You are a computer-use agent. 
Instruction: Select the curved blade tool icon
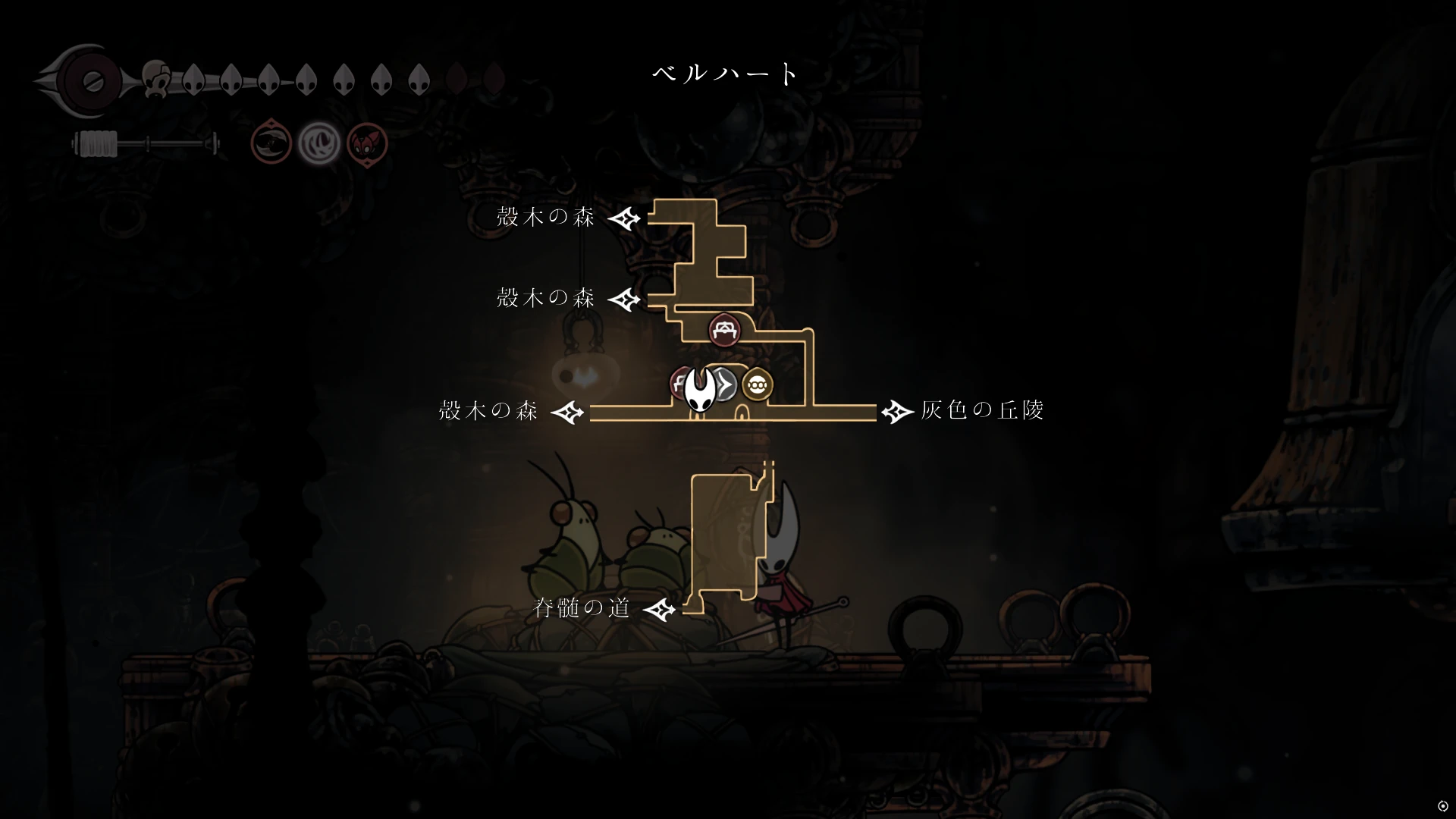271,142
